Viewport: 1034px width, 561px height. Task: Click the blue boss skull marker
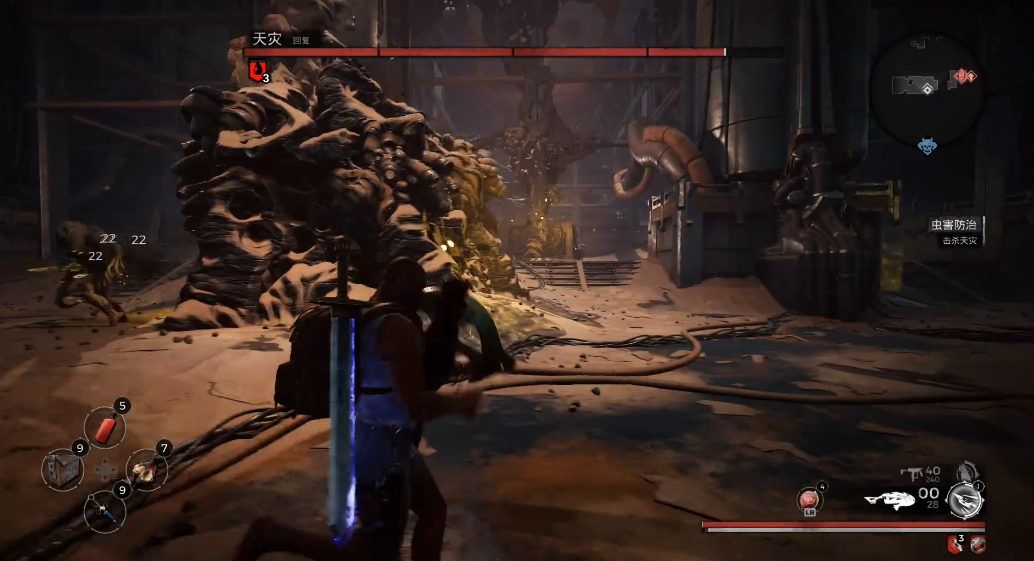pos(928,147)
